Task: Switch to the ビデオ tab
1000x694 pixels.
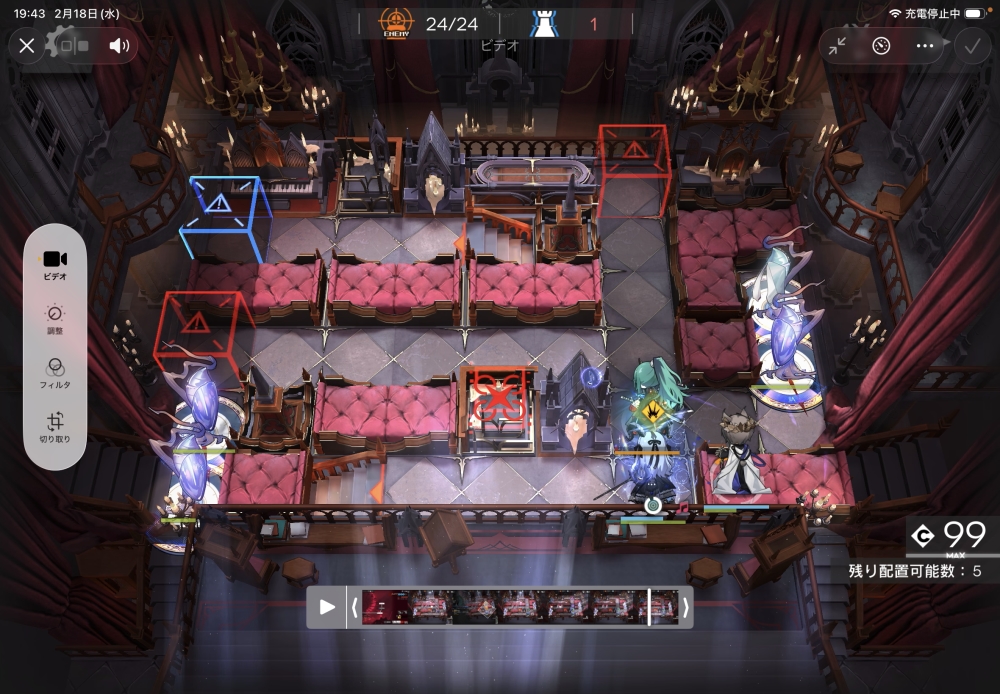Action: click(x=56, y=263)
